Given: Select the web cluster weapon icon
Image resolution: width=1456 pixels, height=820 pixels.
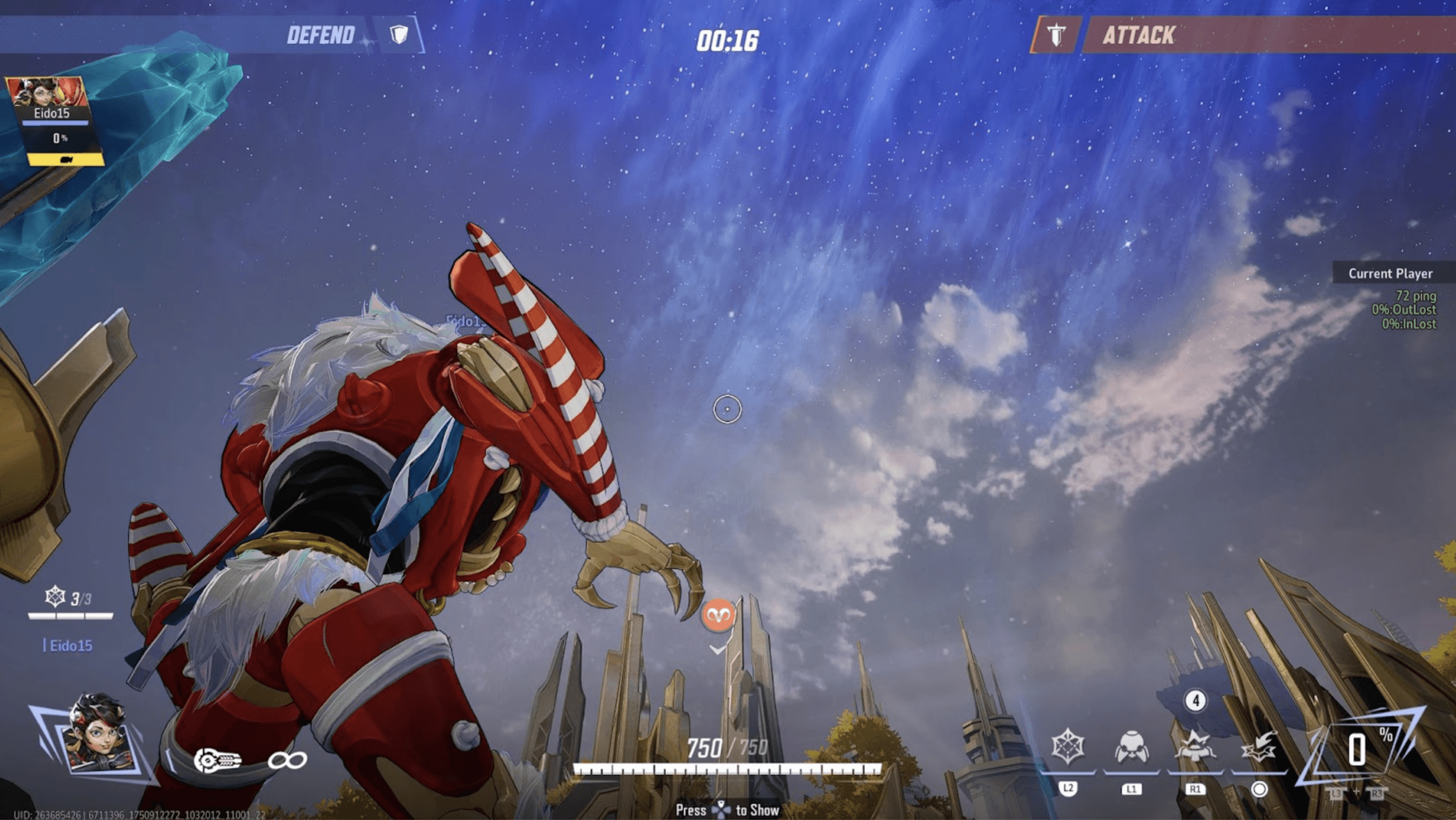Looking at the screenshot, I should (x=218, y=760).
